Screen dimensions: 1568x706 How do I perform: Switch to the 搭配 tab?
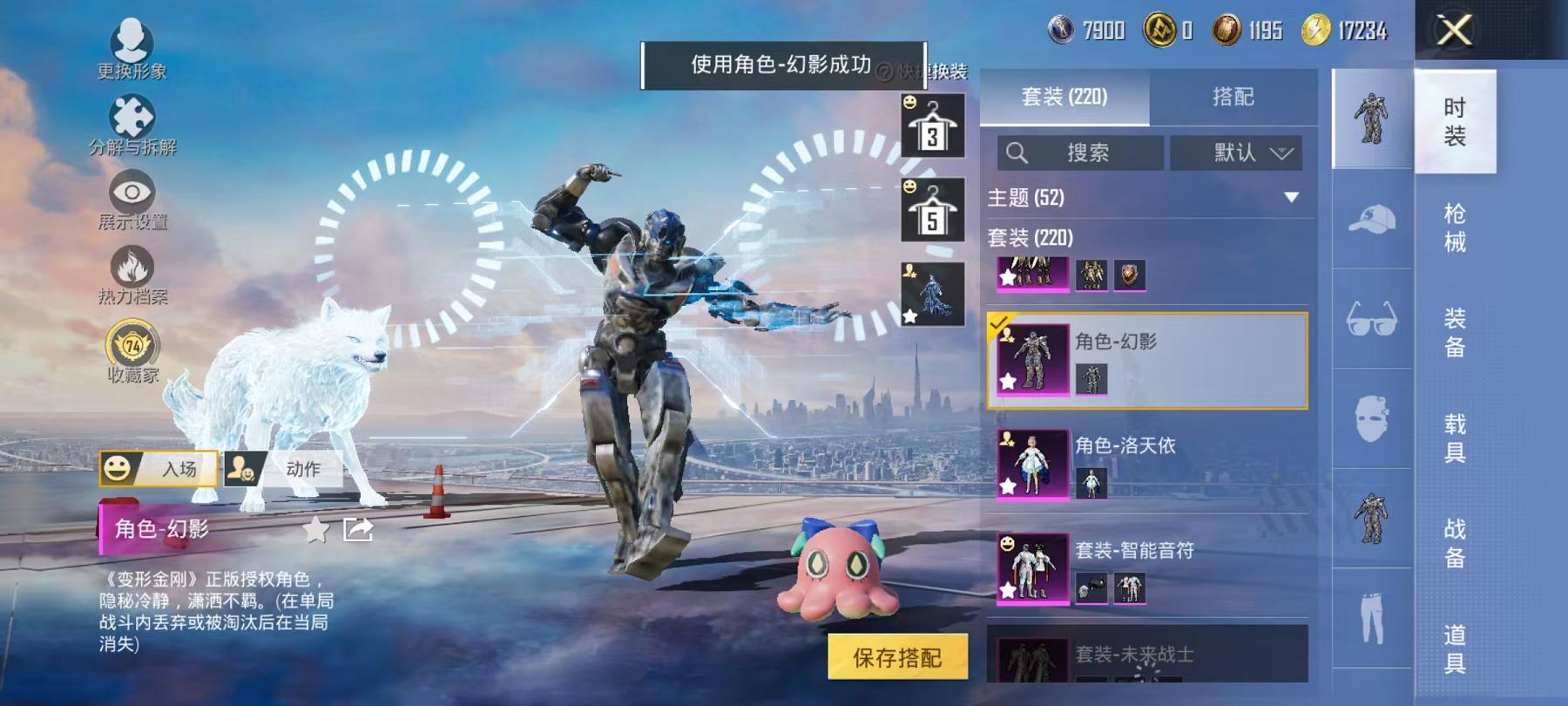point(1234,98)
